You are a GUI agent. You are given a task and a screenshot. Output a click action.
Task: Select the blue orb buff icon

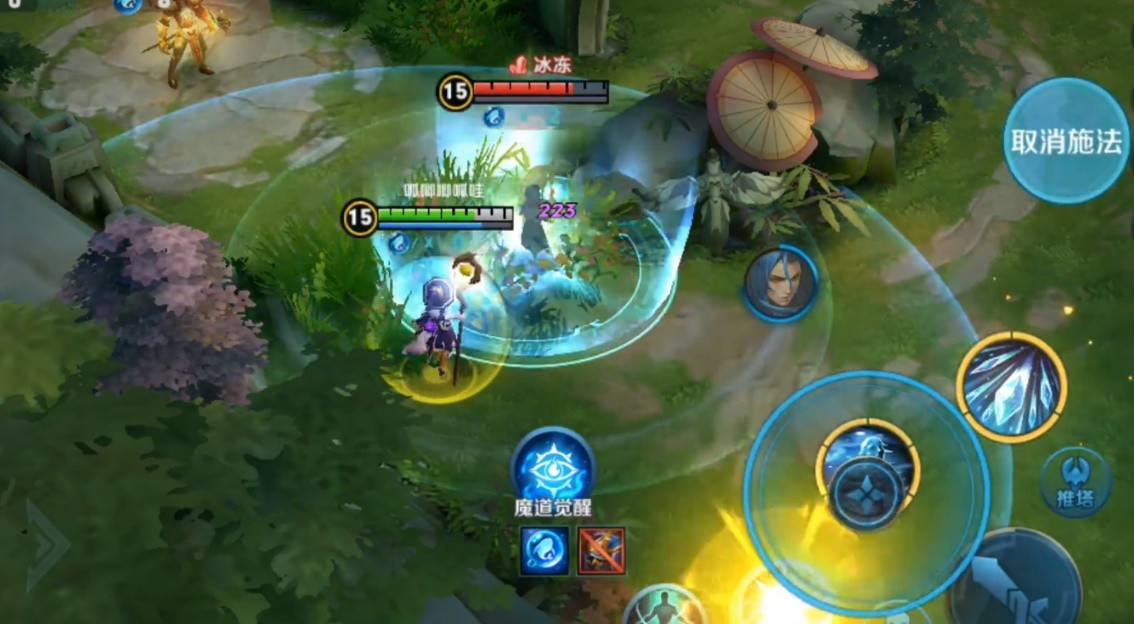click(x=545, y=551)
